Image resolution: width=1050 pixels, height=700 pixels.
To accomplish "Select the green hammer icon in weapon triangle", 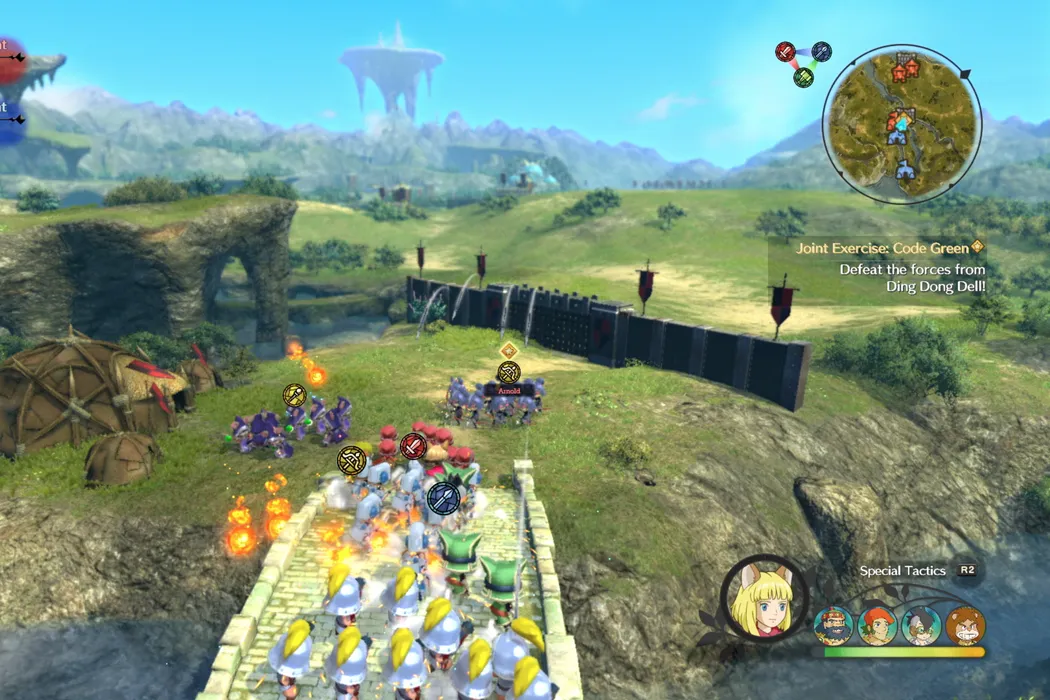I will click(x=803, y=77).
